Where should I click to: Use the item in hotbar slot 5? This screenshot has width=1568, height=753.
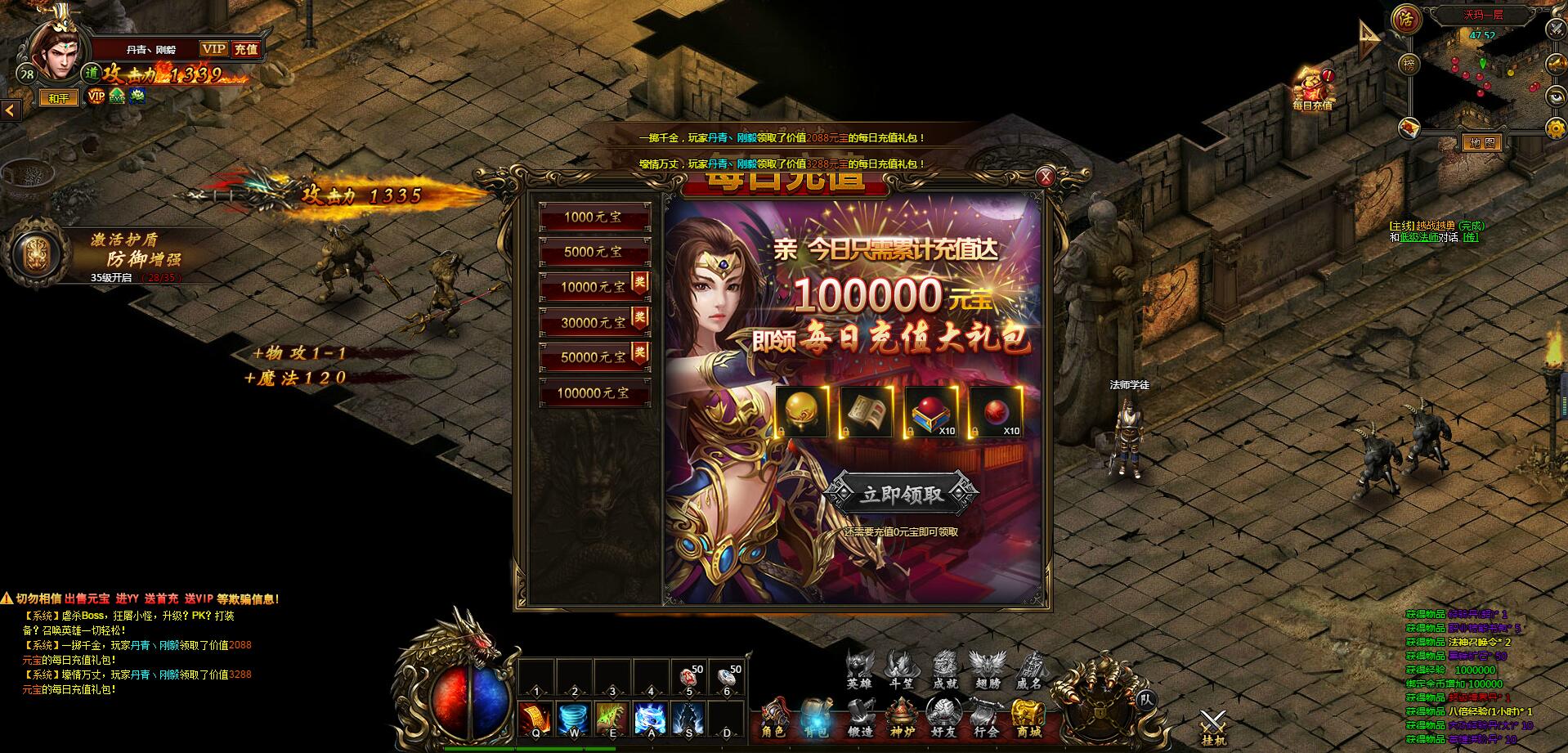[689, 679]
